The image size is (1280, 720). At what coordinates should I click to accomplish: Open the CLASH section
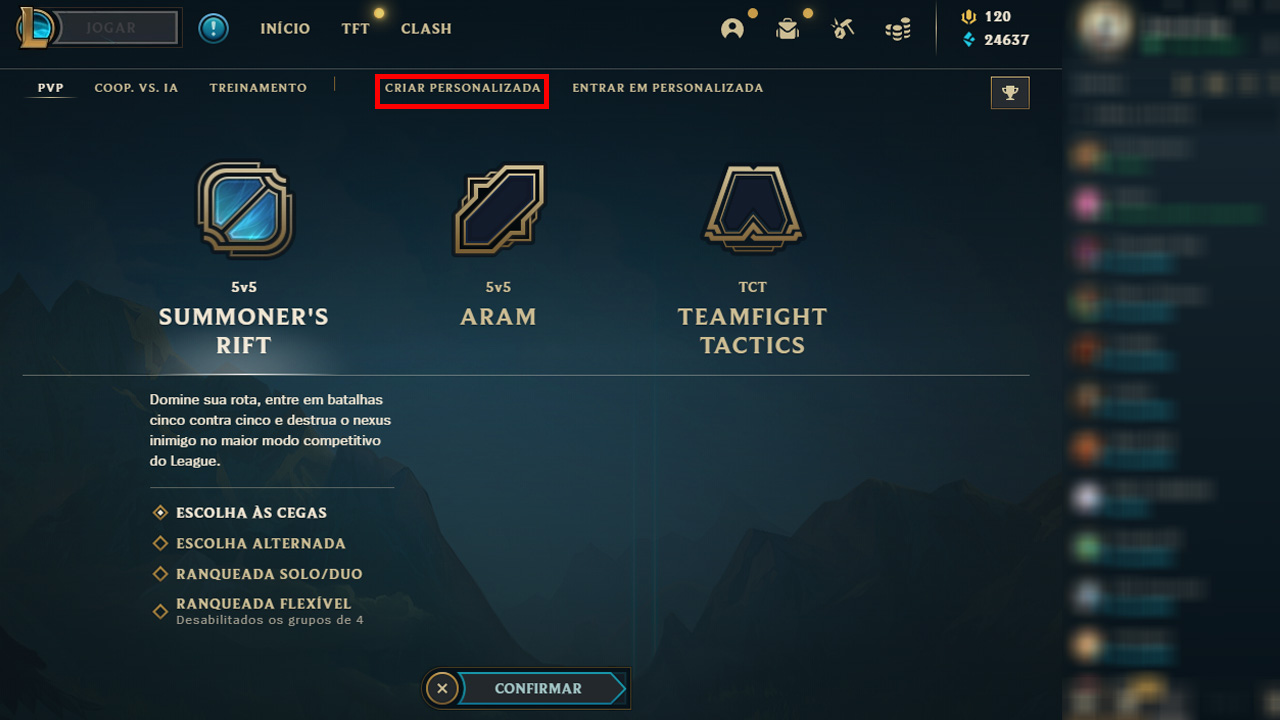click(x=426, y=28)
